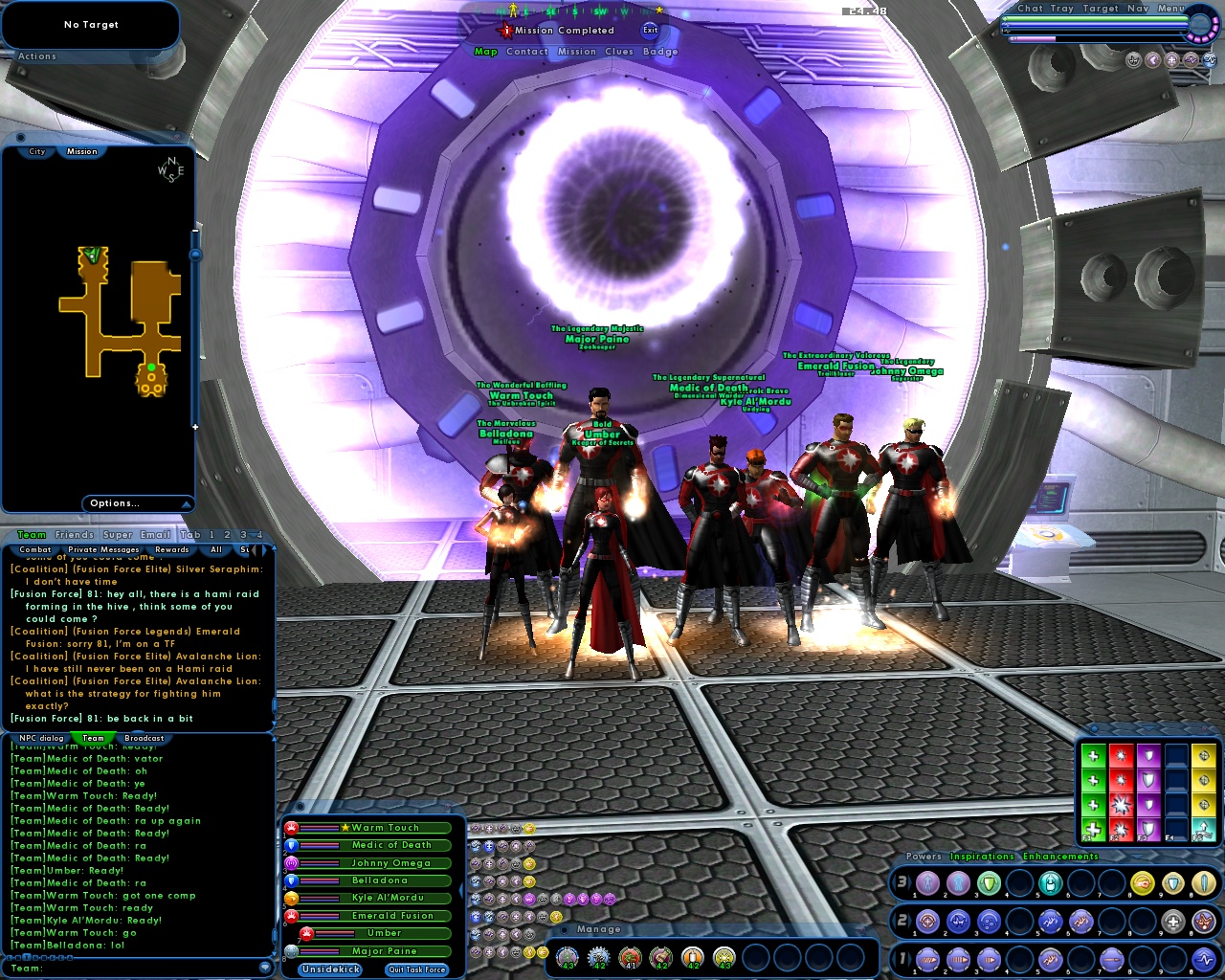Viewport: 1225px width, 980px height.
Task: Collapse the team window with its edge chevron
Action: [x=461, y=889]
